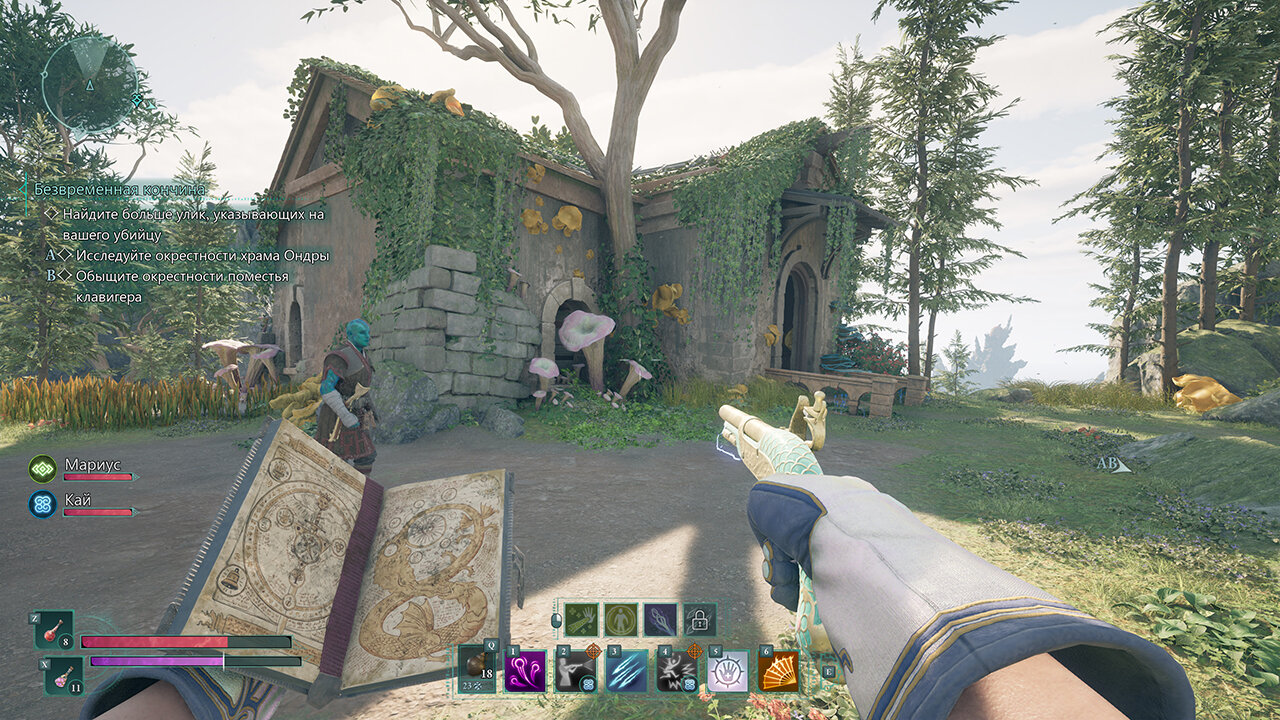Viewport: 1280px width, 720px height.
Task: Cast the blue ice shards spell
Action: (x=627, y=671)
